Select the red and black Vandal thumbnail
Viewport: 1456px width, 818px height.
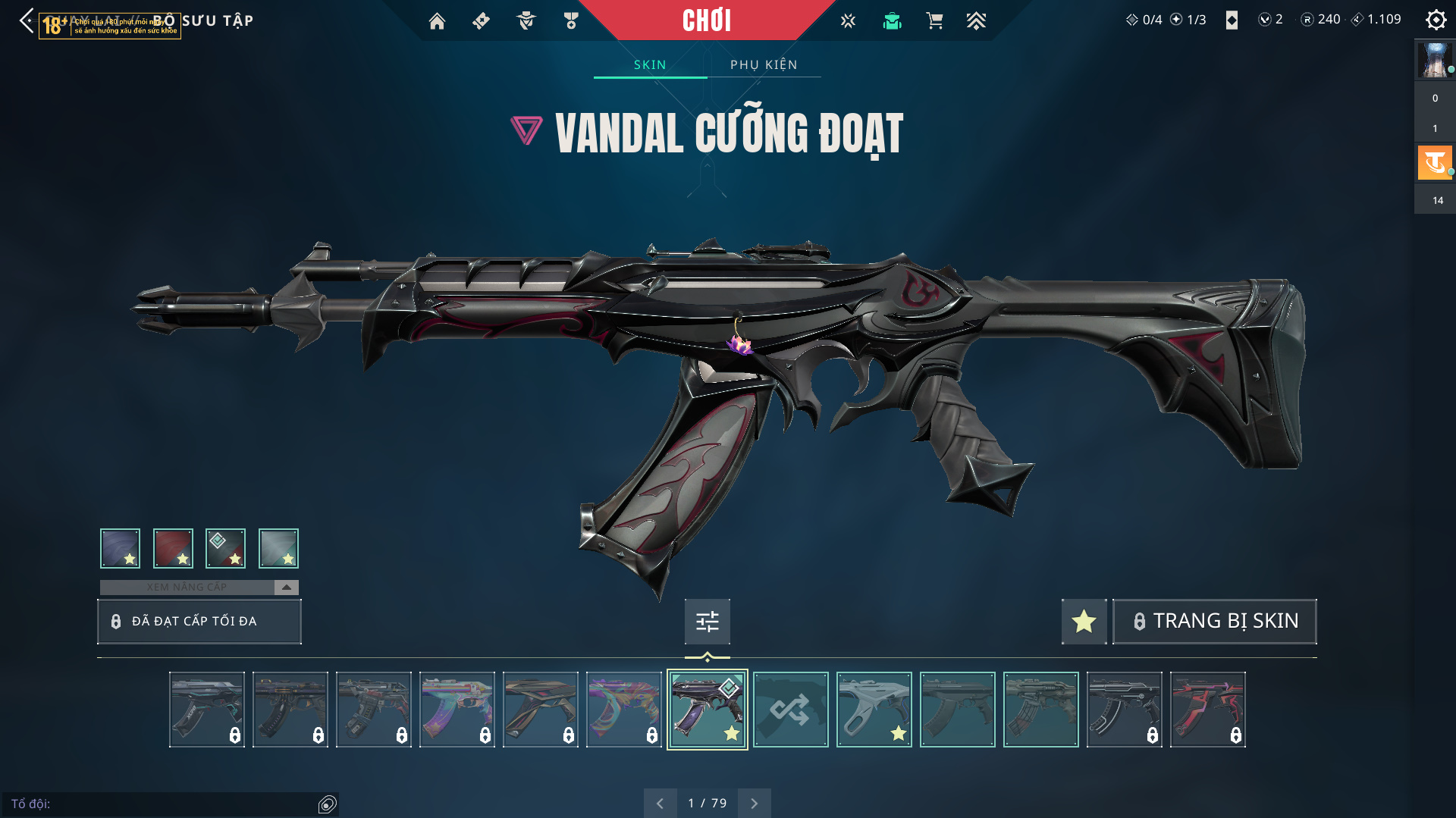(1207, 710)
